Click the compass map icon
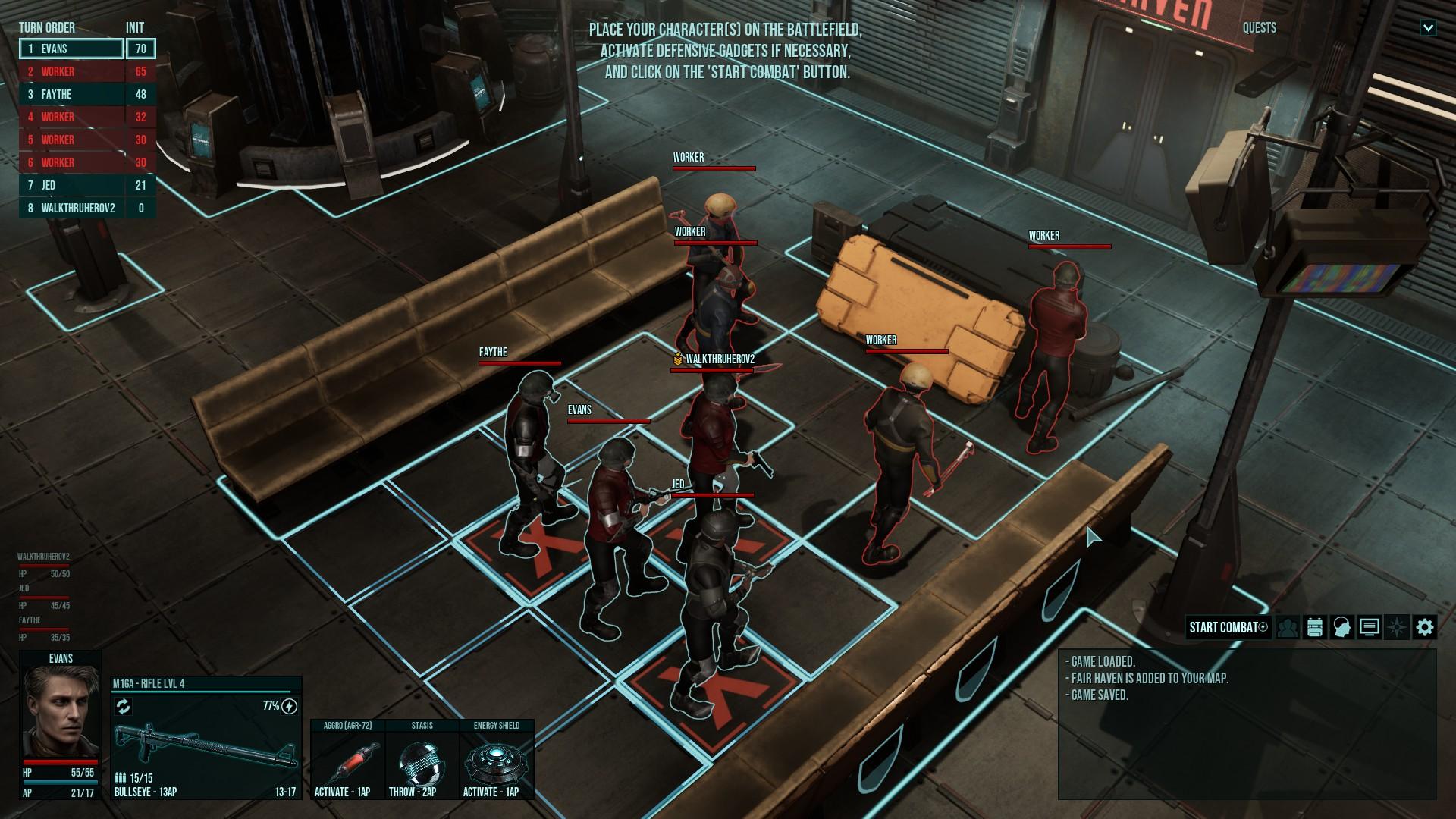This screenshot has height=819, width=1456. 1397,627
